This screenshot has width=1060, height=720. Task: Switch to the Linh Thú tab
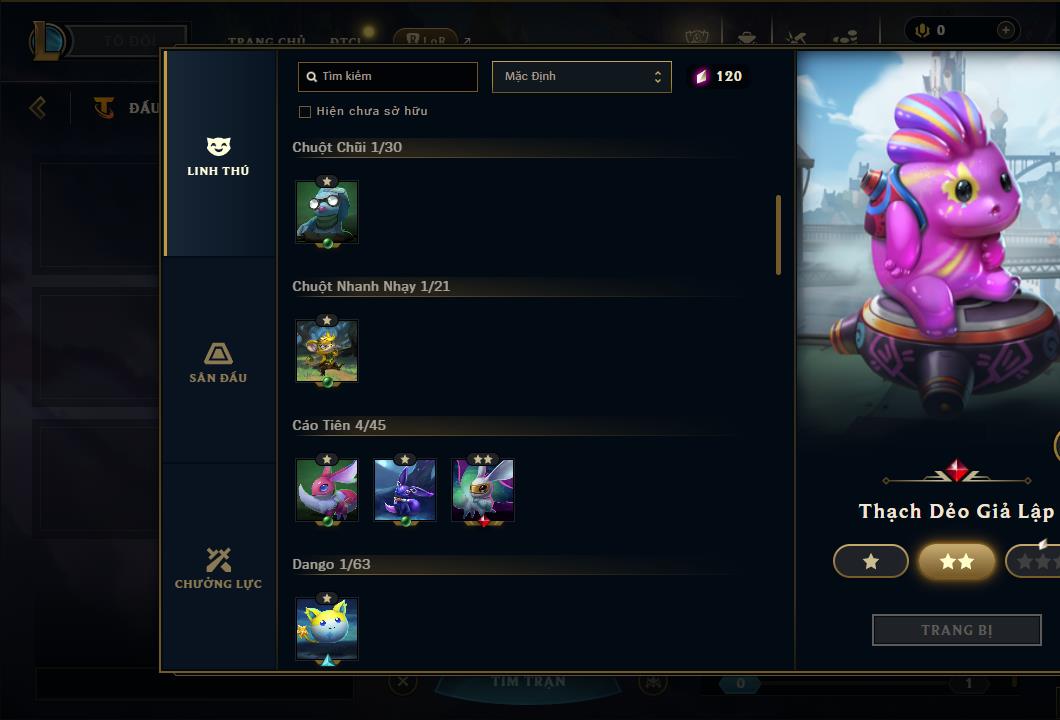click(x=218, y=156)
